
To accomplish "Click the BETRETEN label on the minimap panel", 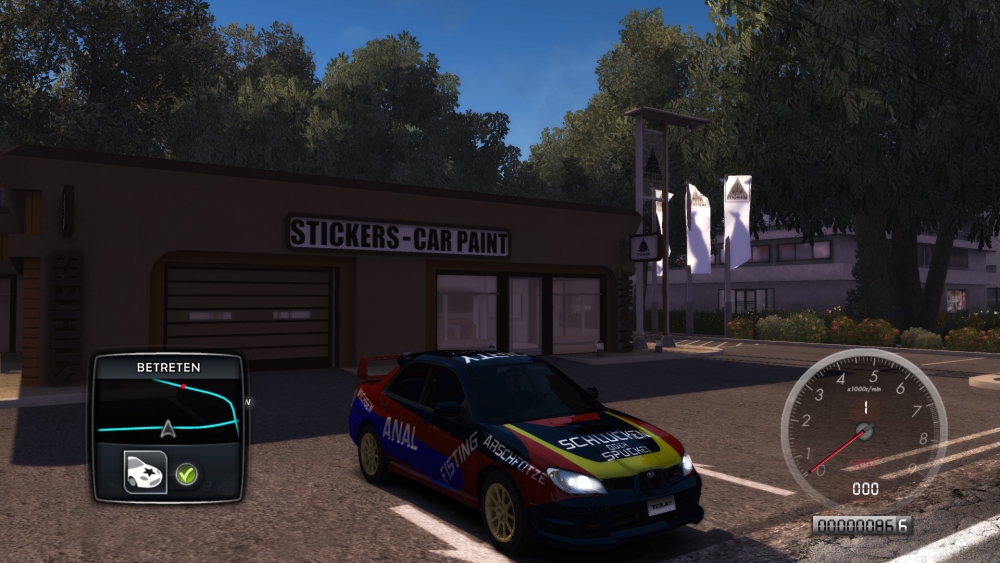I will (168, 367).
